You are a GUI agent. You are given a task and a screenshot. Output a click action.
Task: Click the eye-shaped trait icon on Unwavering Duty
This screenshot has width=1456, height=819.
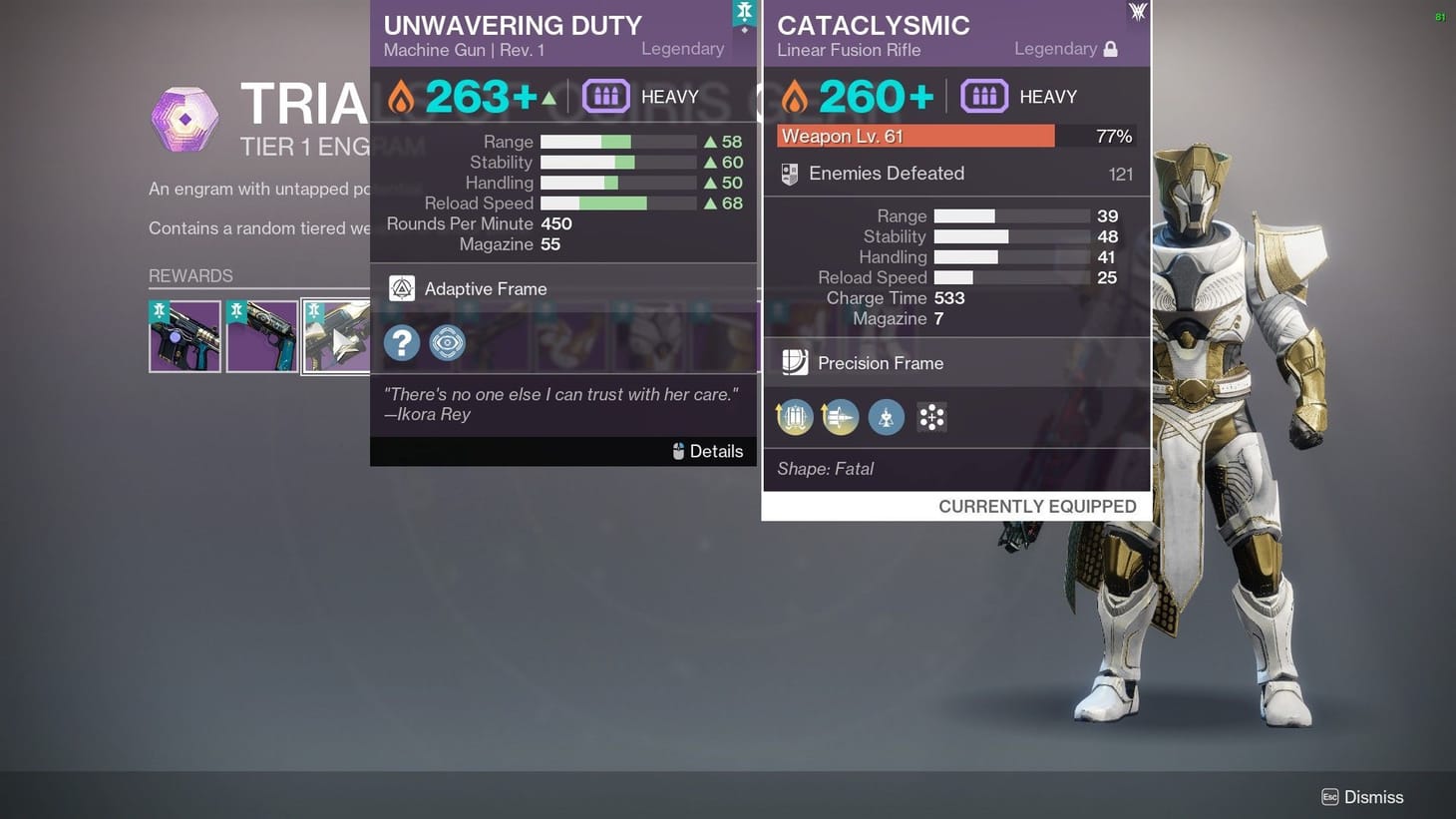tap(447, 342)
